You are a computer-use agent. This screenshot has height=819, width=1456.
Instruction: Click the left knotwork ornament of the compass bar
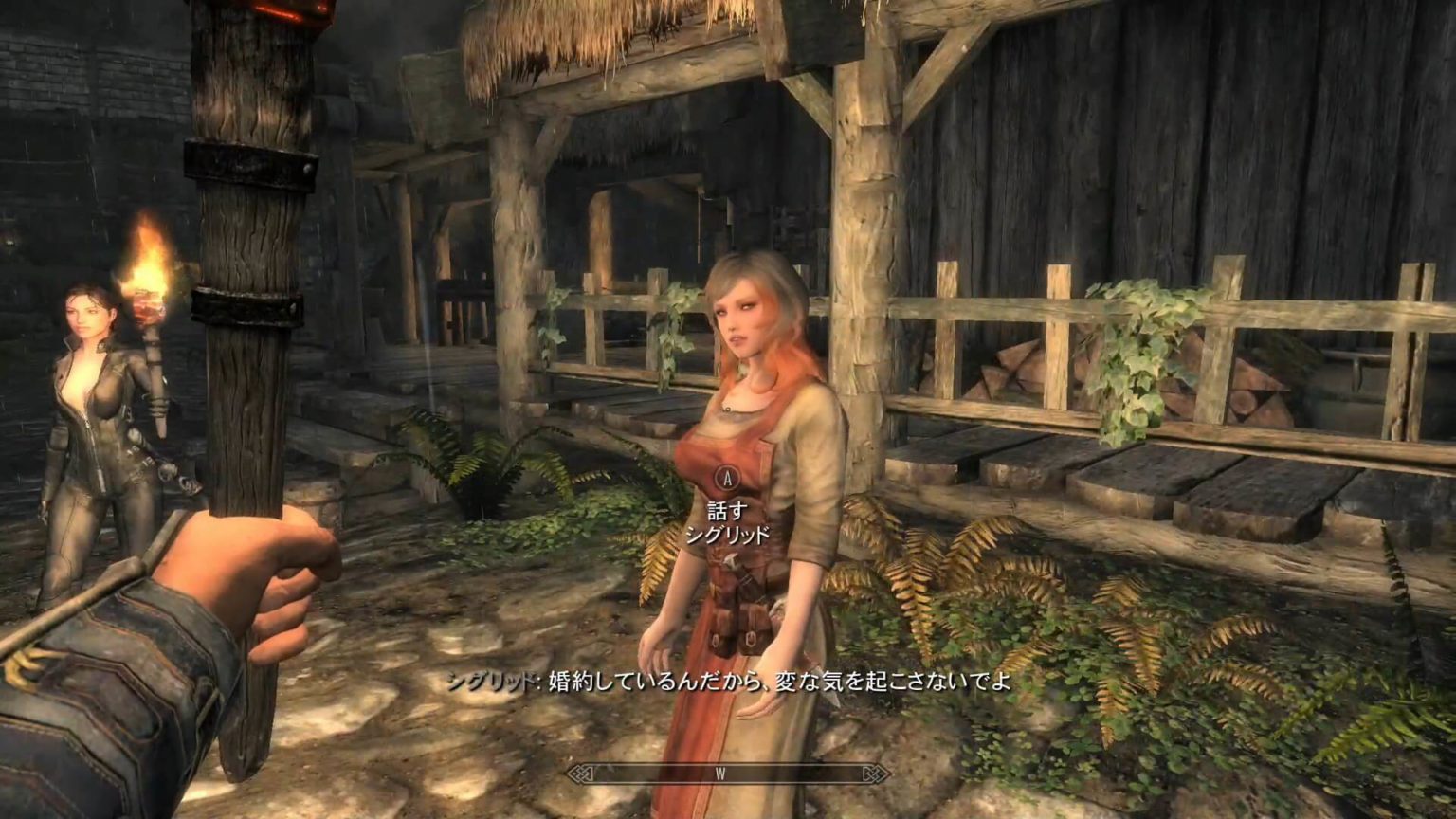point(579,773)
